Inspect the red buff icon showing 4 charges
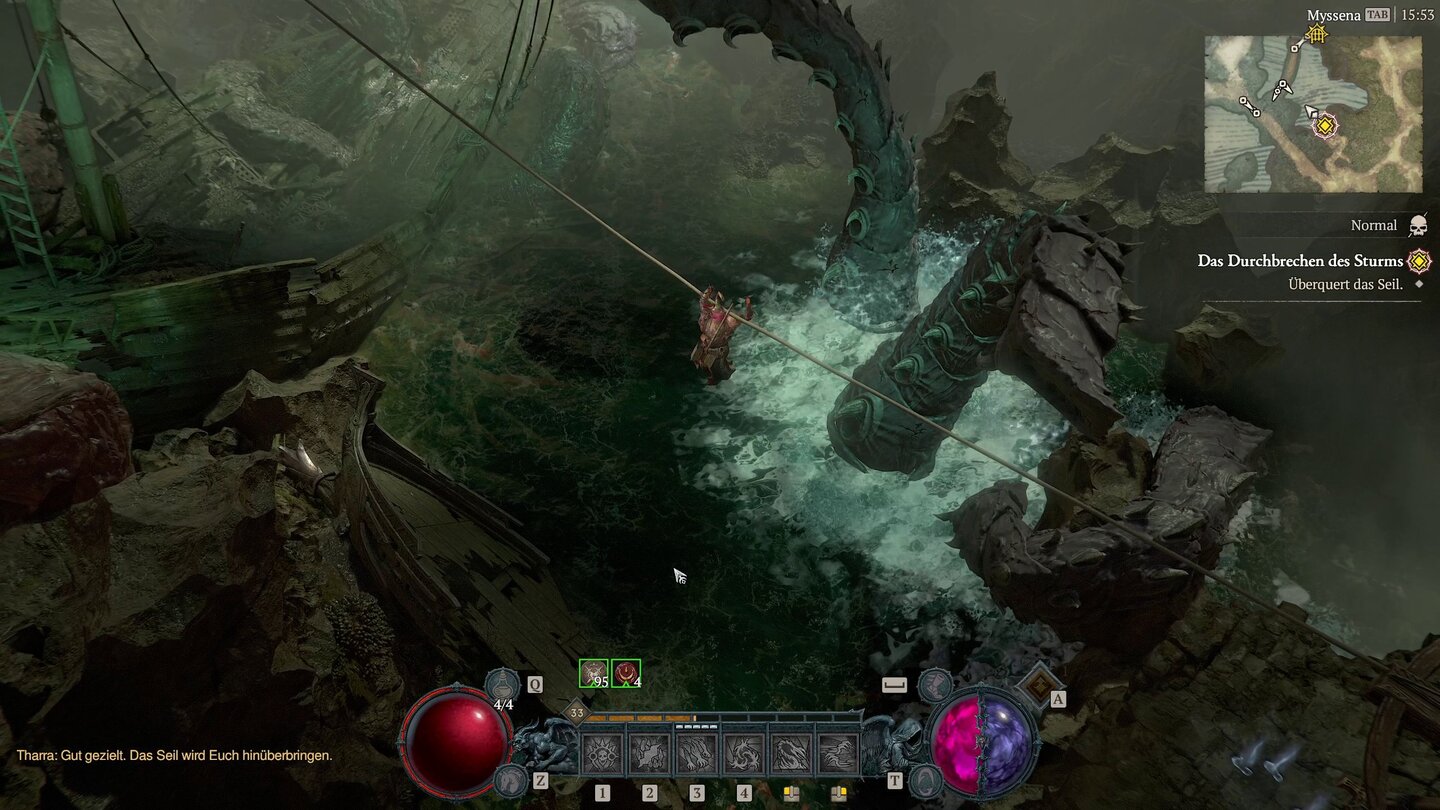The image size is (1440, 810). (x=626, y=672)
